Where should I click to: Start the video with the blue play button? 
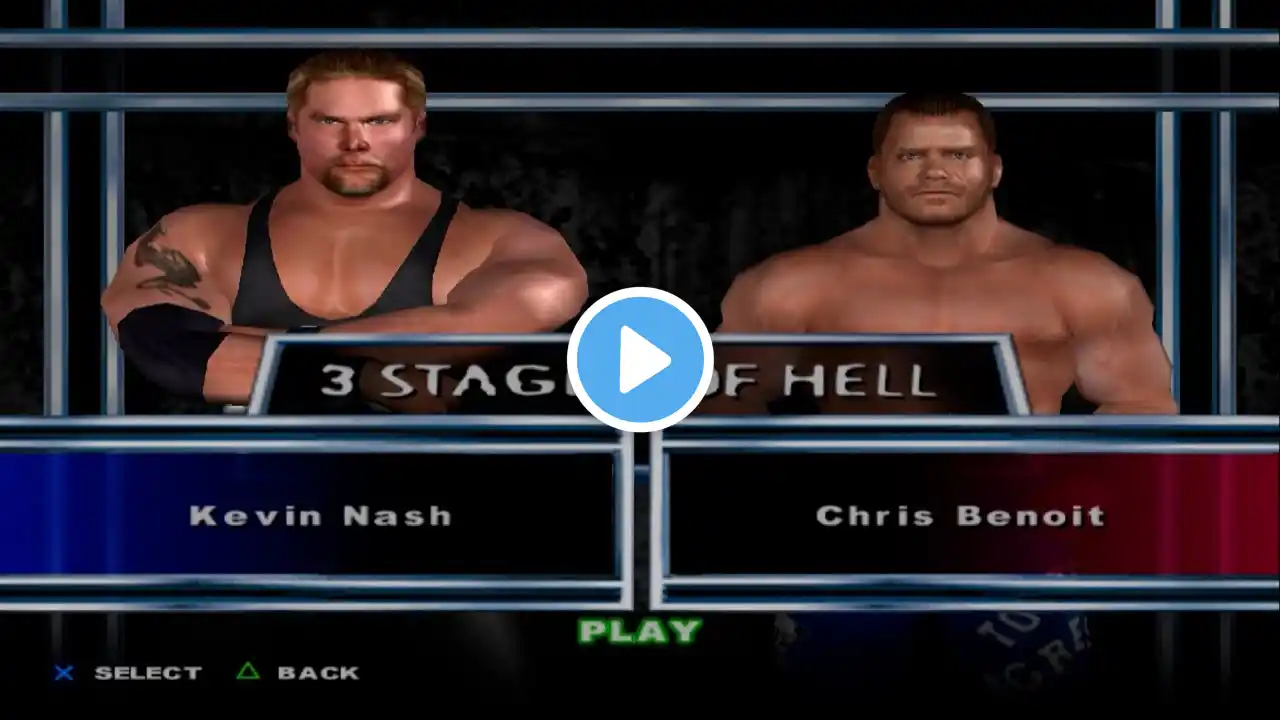click(640, 360)
